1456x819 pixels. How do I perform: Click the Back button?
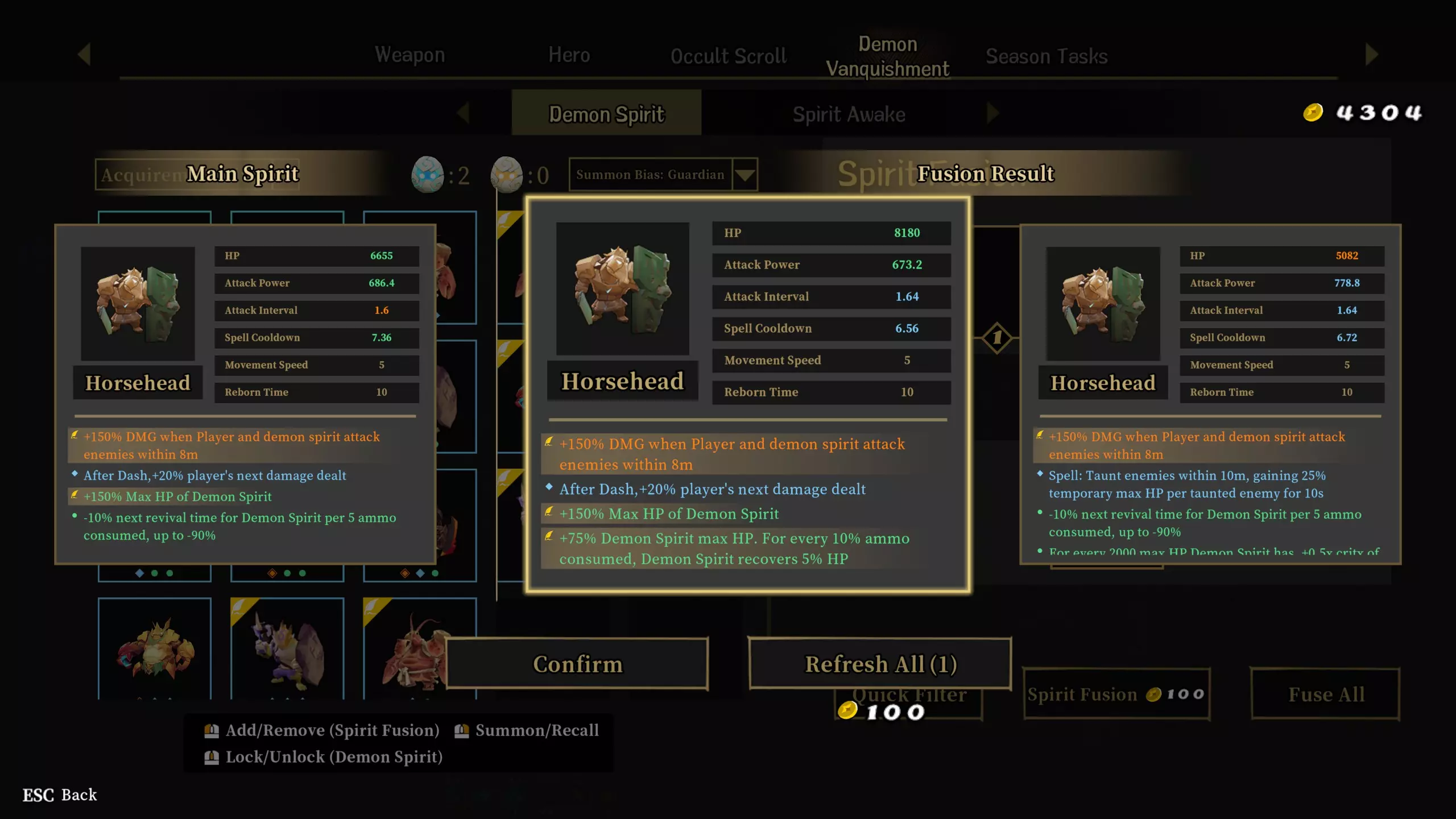(60, 795)
